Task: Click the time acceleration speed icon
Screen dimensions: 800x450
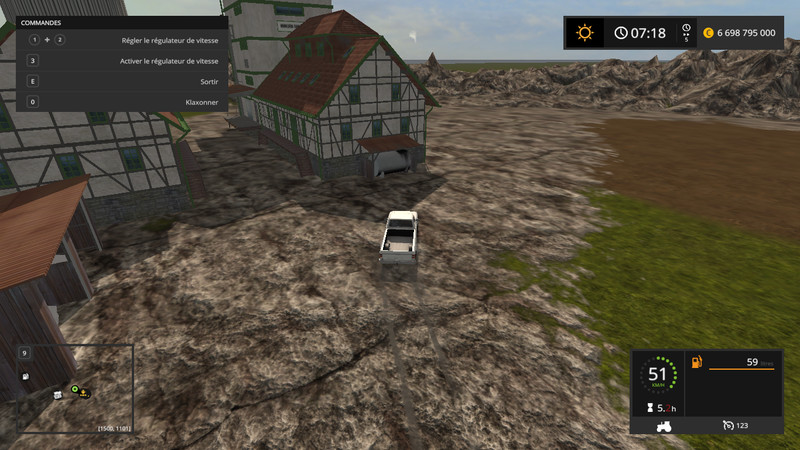Action: (685, 32)
